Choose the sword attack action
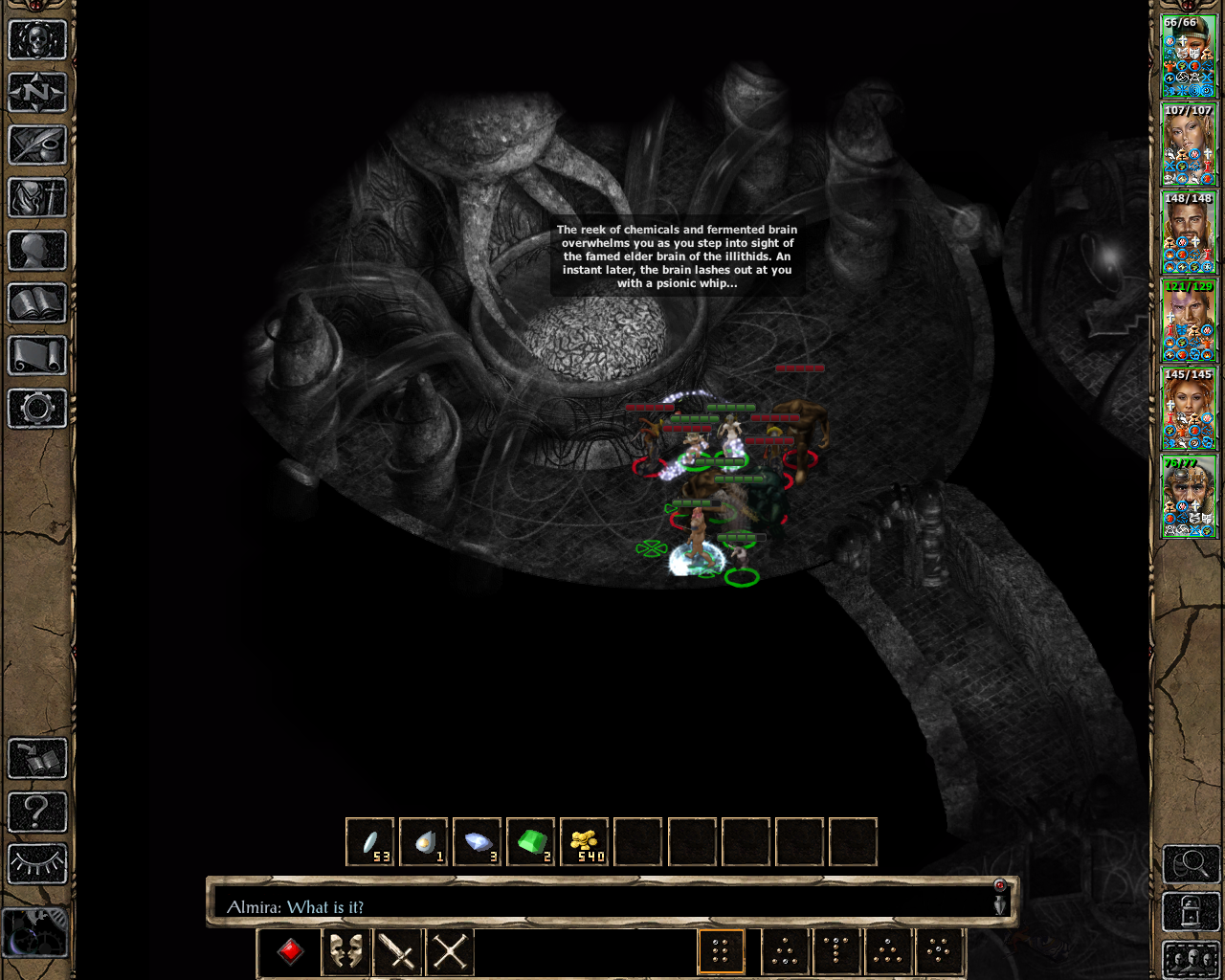Screen dimensions: 1225x980 coord(397,951)
